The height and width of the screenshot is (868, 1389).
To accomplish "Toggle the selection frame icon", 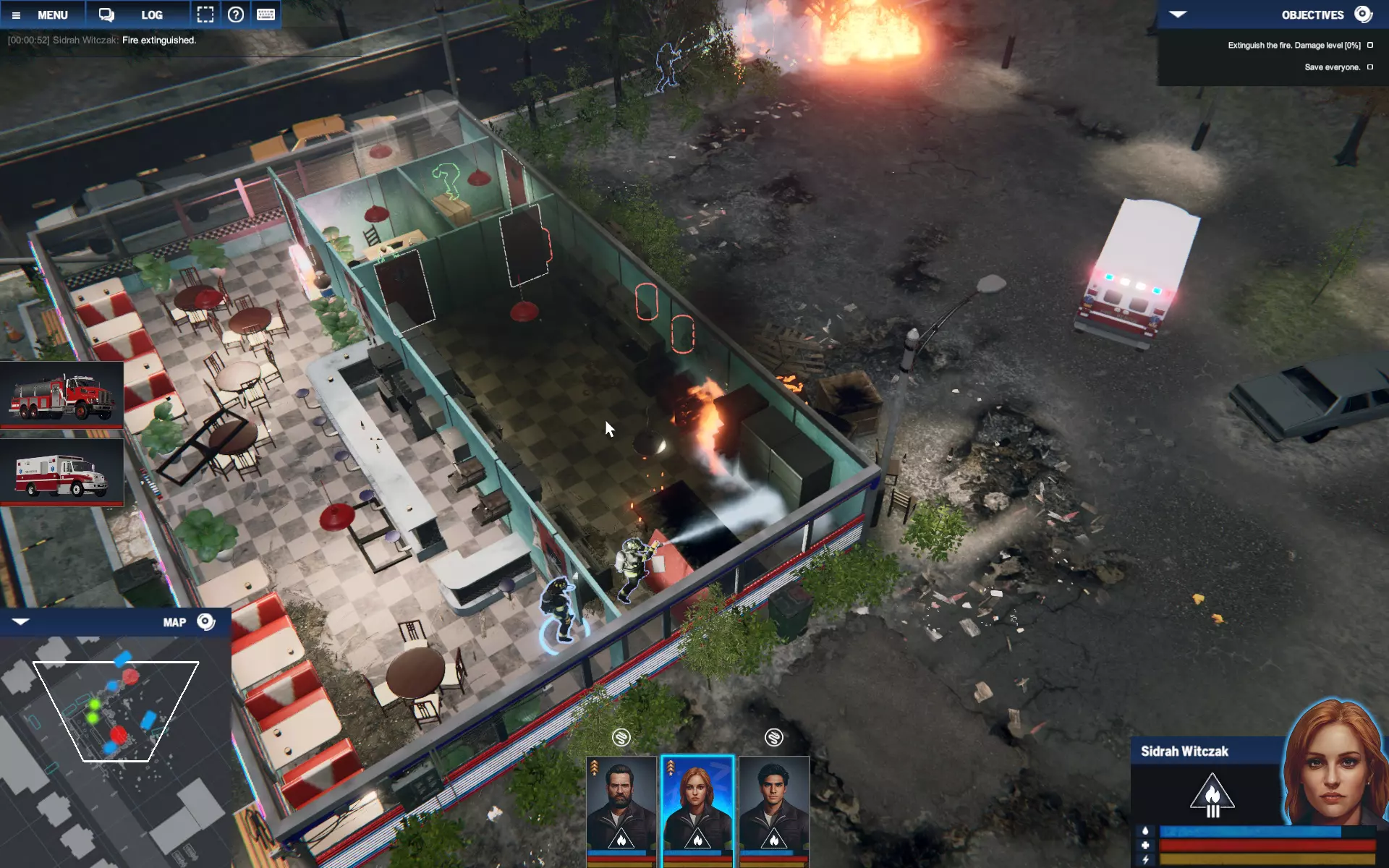I will [205, 14].
